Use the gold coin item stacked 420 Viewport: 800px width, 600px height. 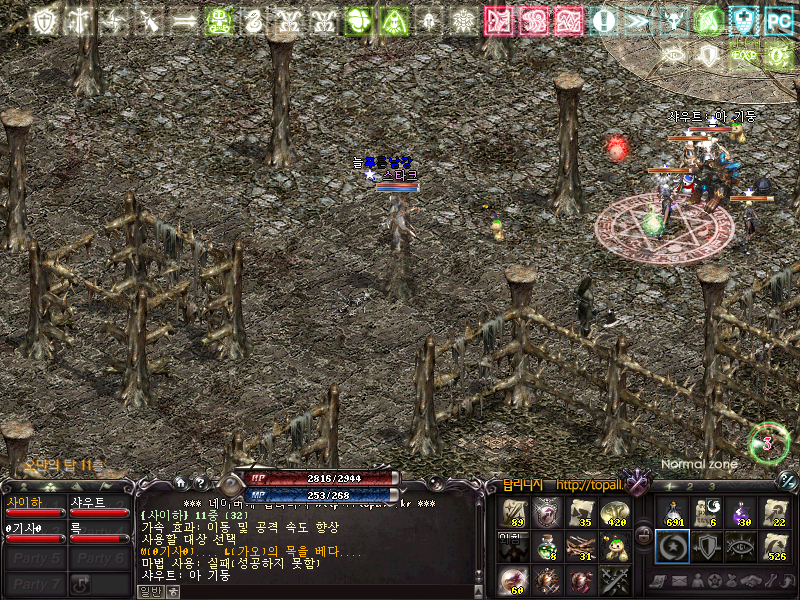[x=614, y=513]
